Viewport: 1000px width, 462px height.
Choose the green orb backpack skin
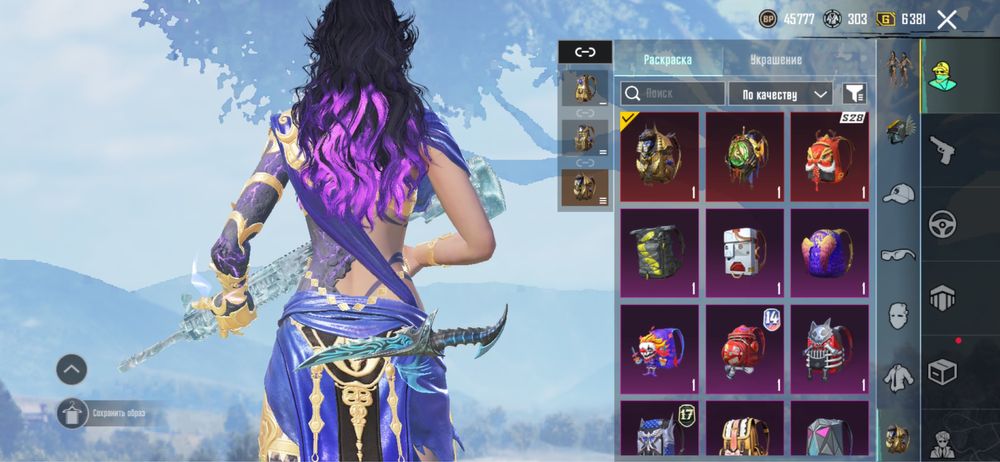pos(744,156)
